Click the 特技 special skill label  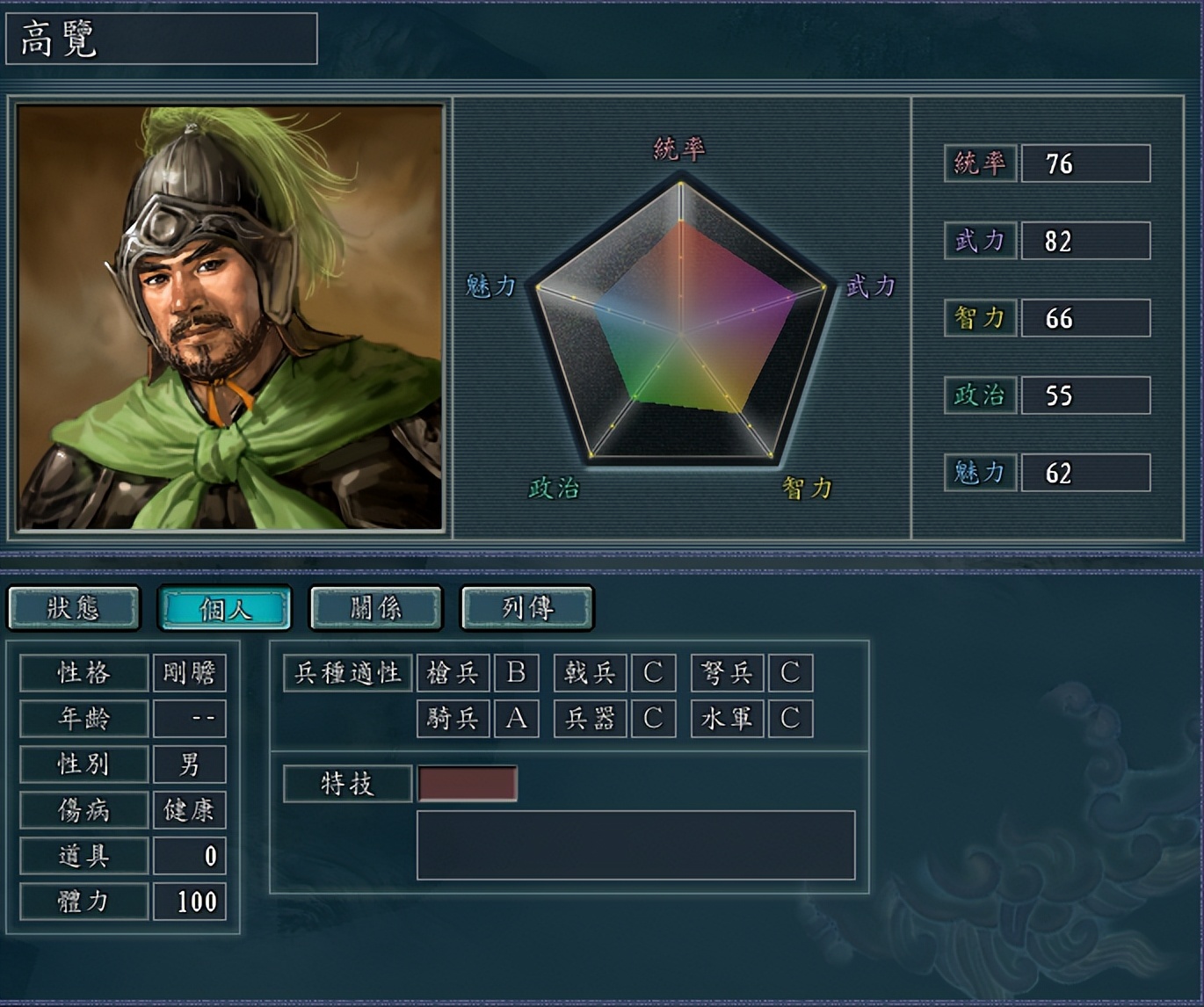point(350,783)
